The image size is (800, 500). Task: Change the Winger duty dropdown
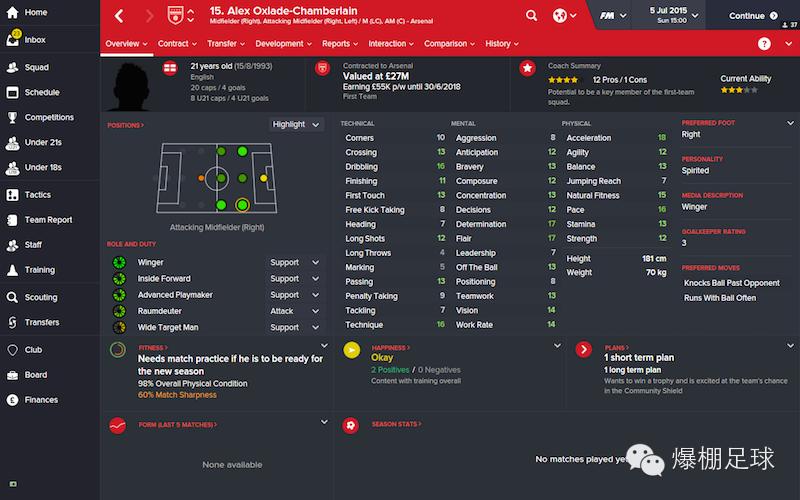coord(295,263)
